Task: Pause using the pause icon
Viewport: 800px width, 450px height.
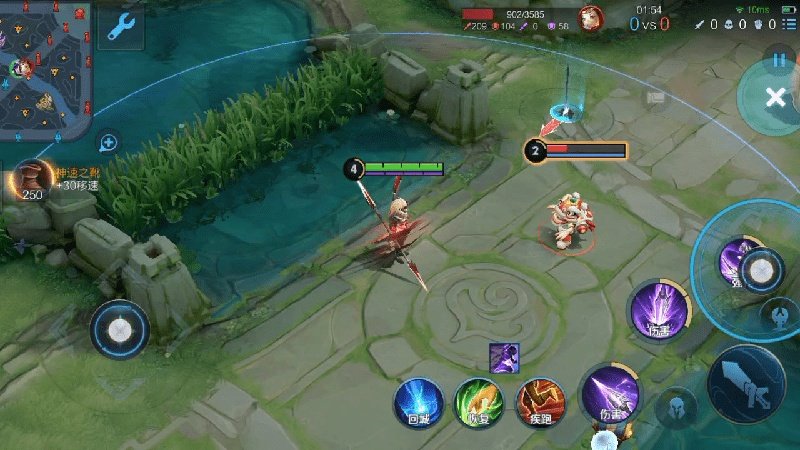Action: click(780, 59)
